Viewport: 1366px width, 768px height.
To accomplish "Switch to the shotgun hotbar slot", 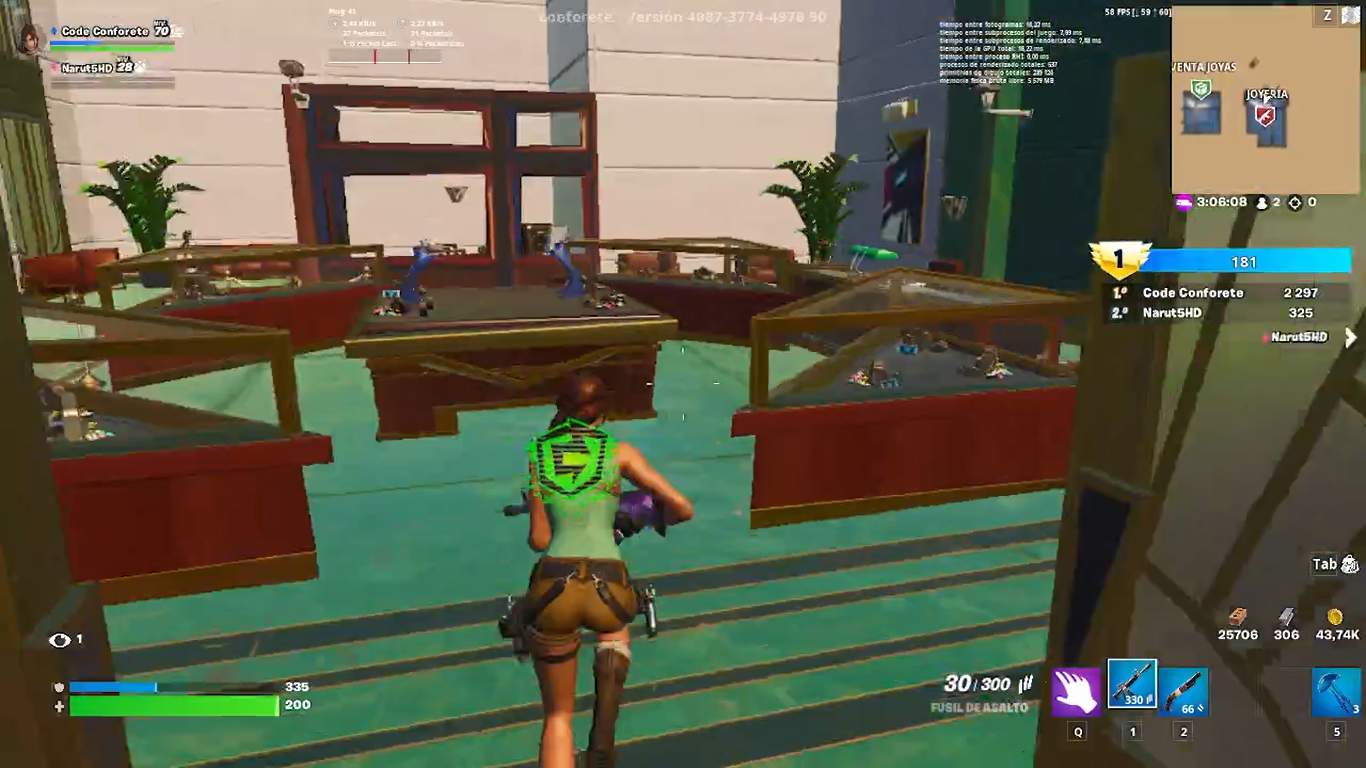I will [x=1184, y=691].
